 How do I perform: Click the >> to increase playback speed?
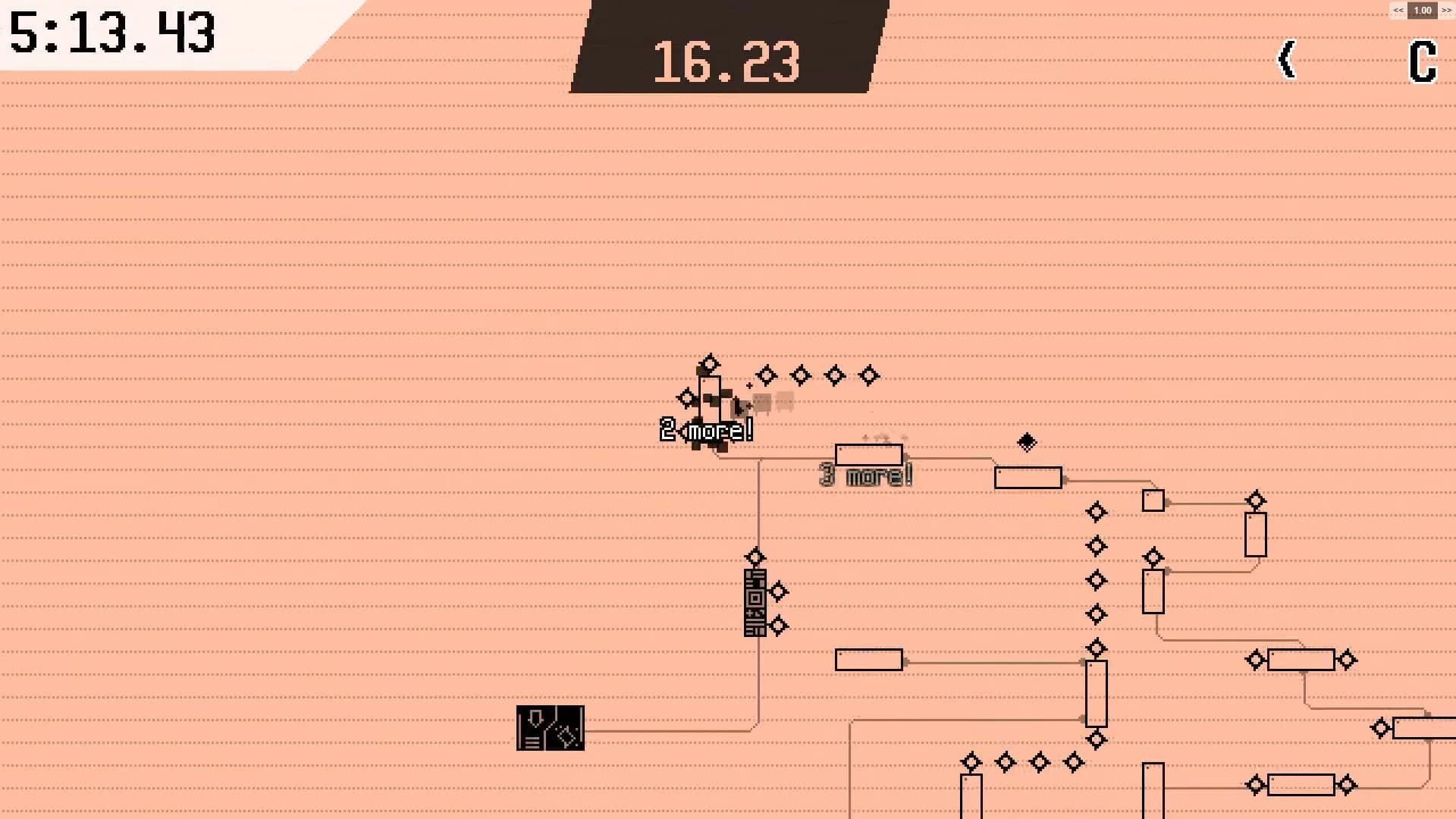1446,10
